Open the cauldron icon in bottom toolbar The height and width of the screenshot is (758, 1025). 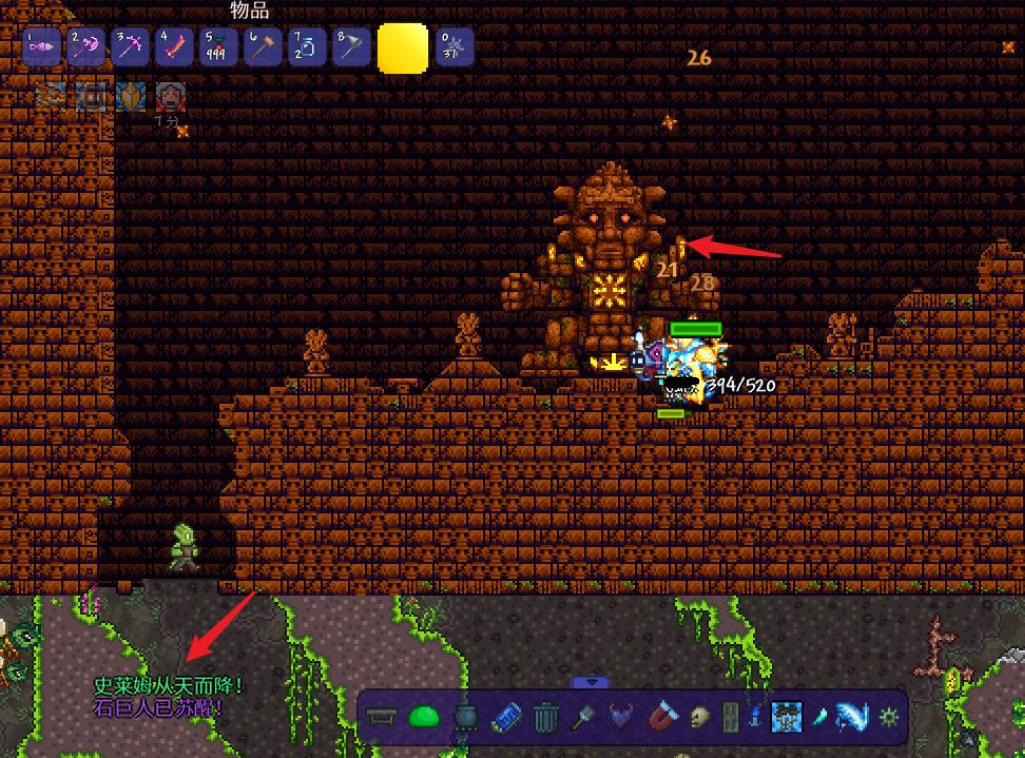466,717
